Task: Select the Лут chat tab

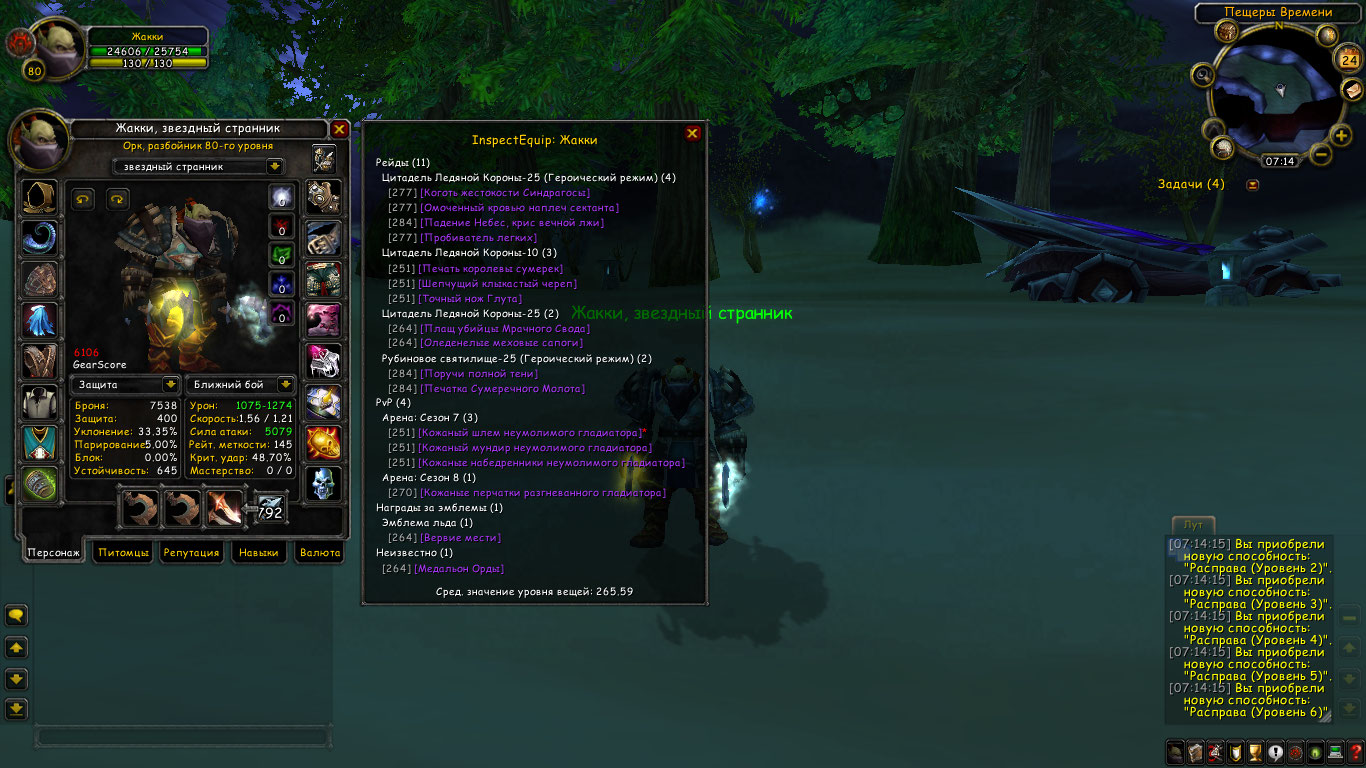Action: click(1193, 525)
